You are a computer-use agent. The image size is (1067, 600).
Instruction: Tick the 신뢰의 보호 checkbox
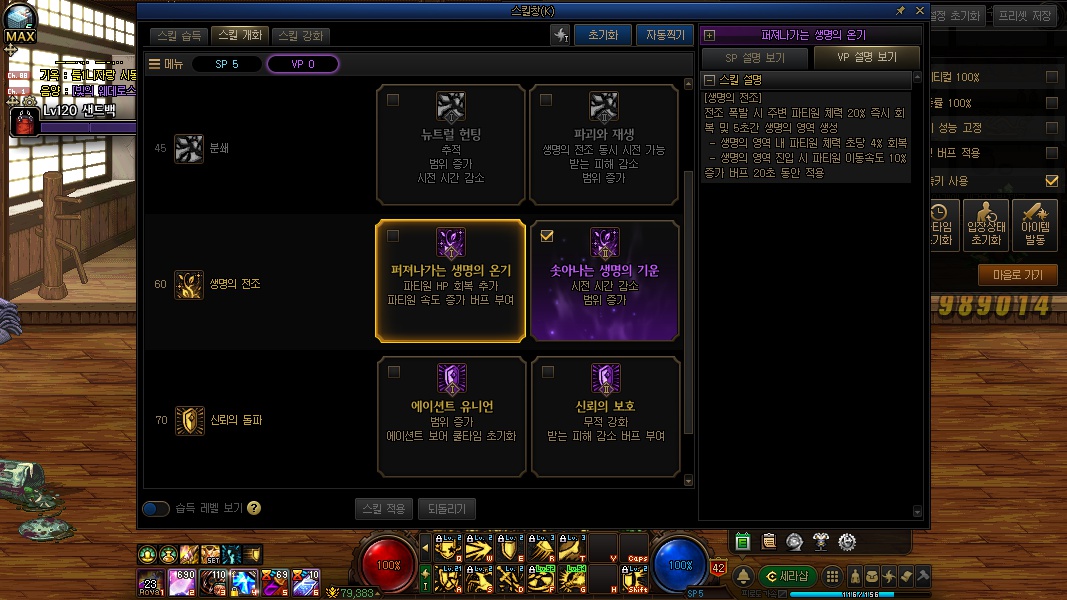pyautogui.click(x=547, y=372)
